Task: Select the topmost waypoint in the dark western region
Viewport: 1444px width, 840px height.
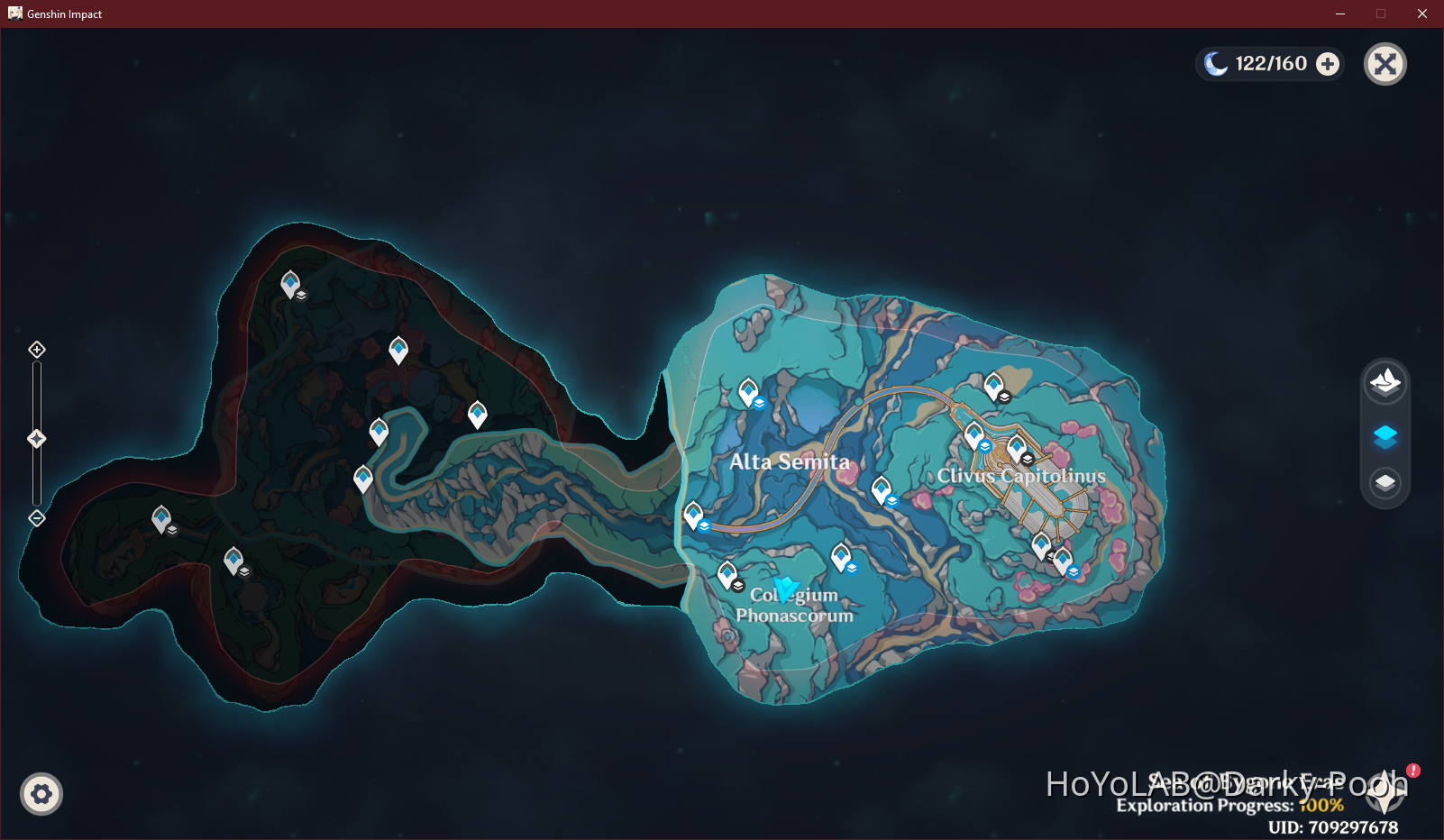Action: pyautogui.click(x=290, y=280)
